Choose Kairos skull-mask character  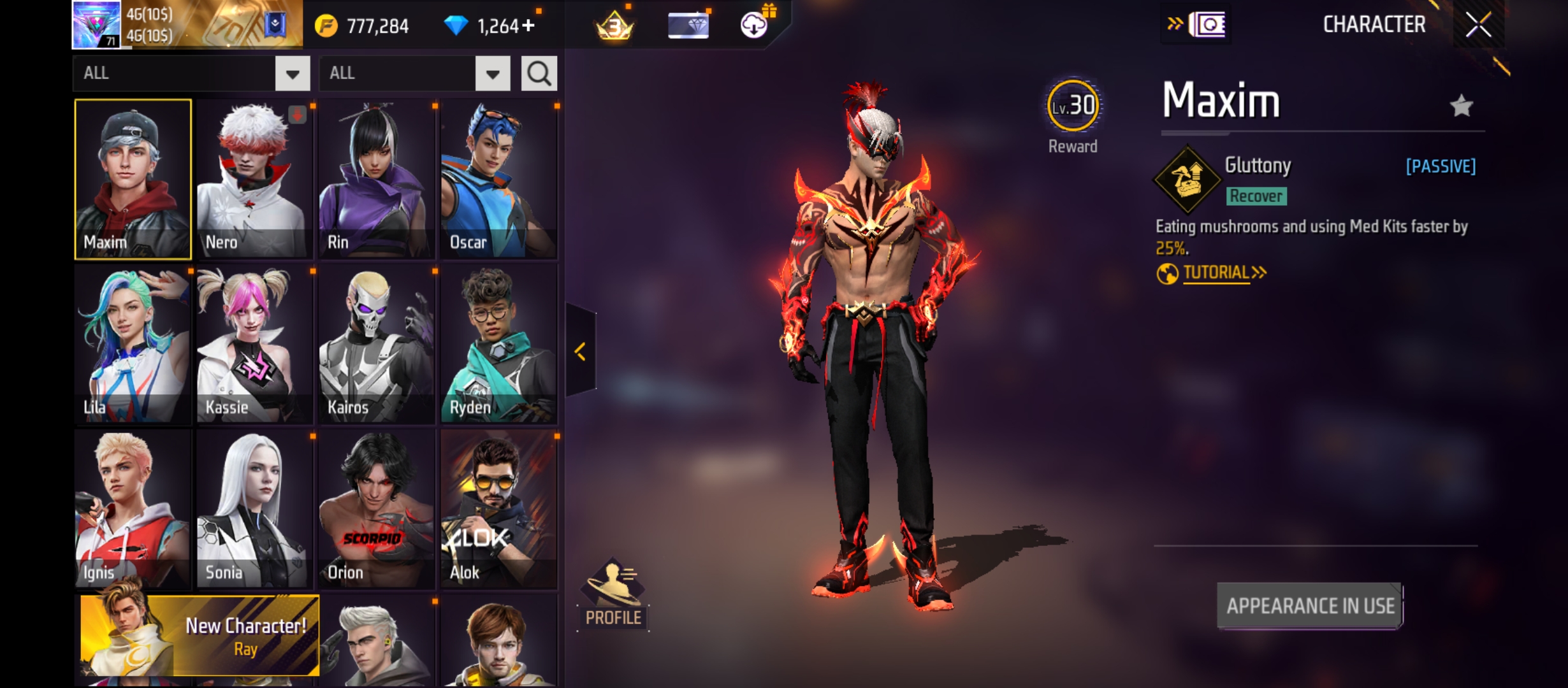377,344
